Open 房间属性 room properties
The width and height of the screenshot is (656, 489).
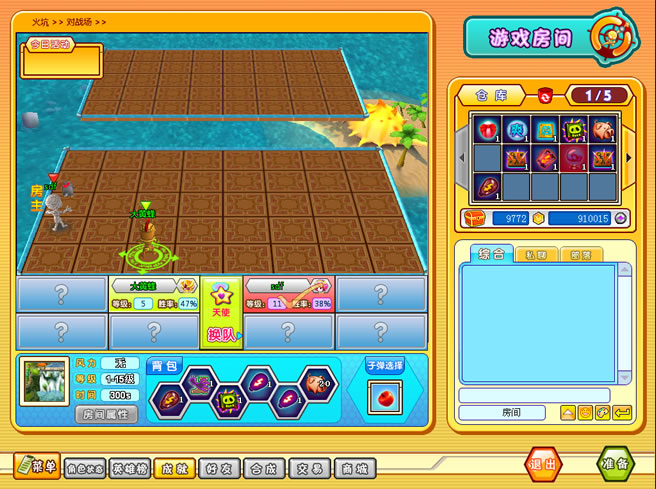click(107, 414)
